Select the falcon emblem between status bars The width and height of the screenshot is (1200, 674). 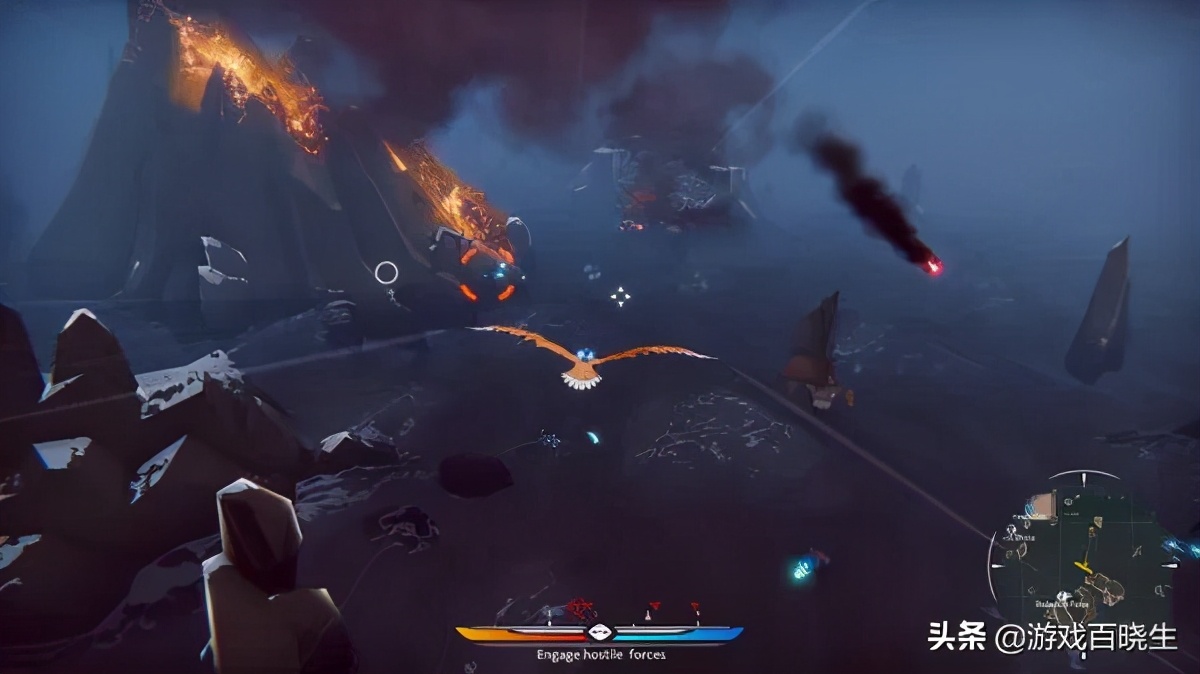click(599, 632)
